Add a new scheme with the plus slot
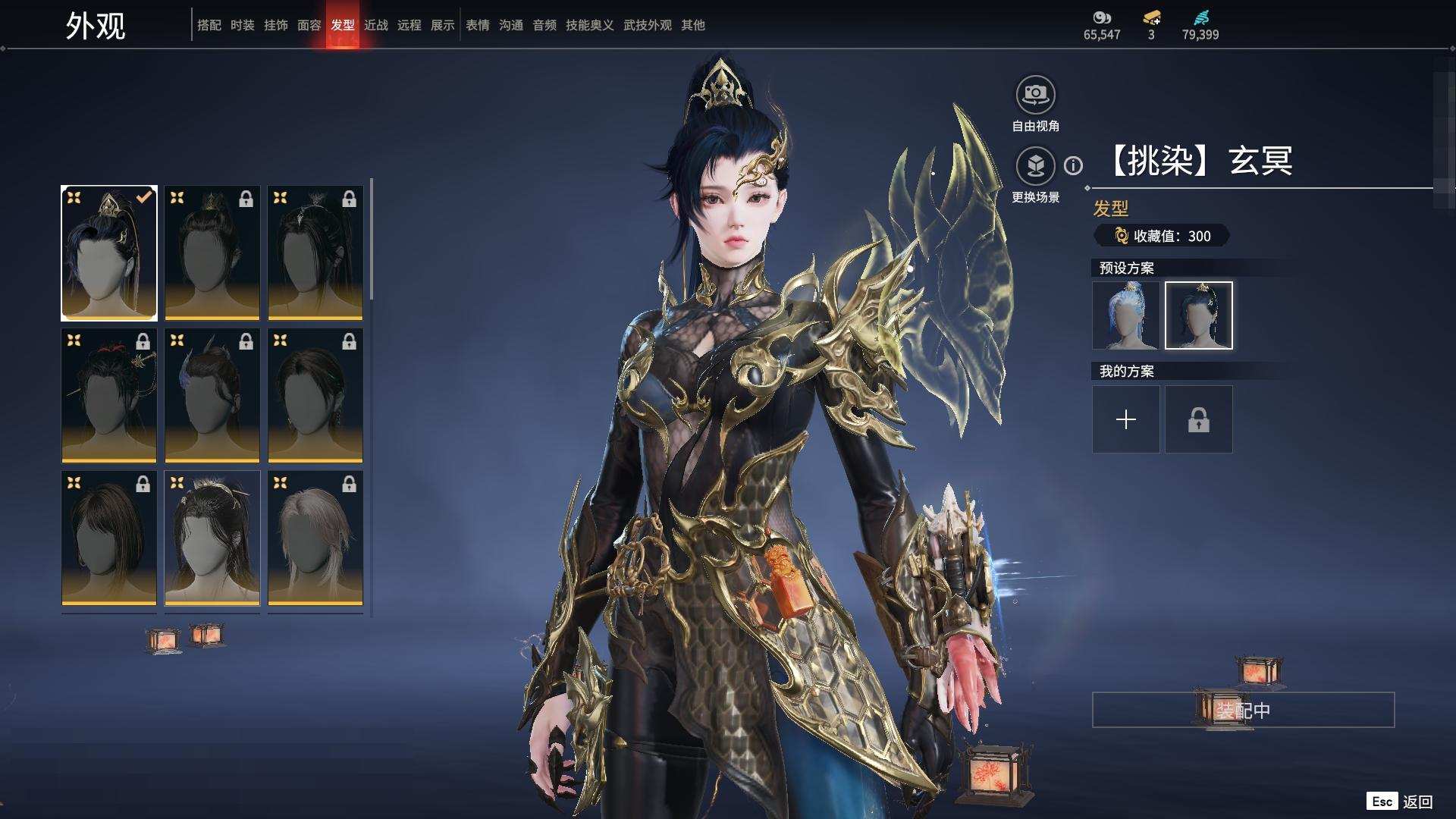 tap(1125, 419)
